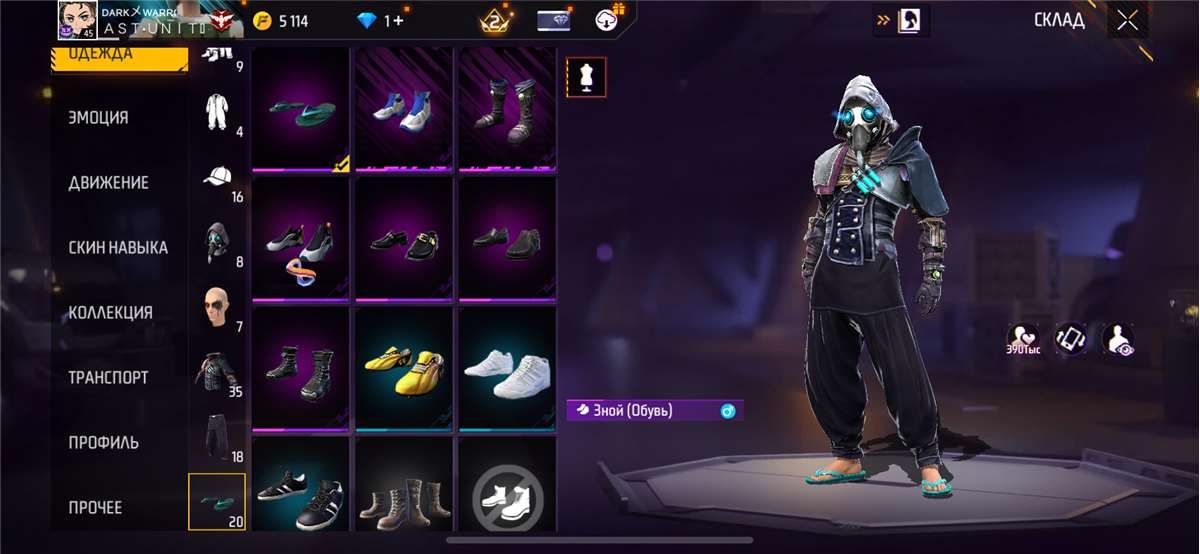Open the diamonds currency balance
Image resolution: width=1200 pixels, height=554 pixels.
click(381, 20)
